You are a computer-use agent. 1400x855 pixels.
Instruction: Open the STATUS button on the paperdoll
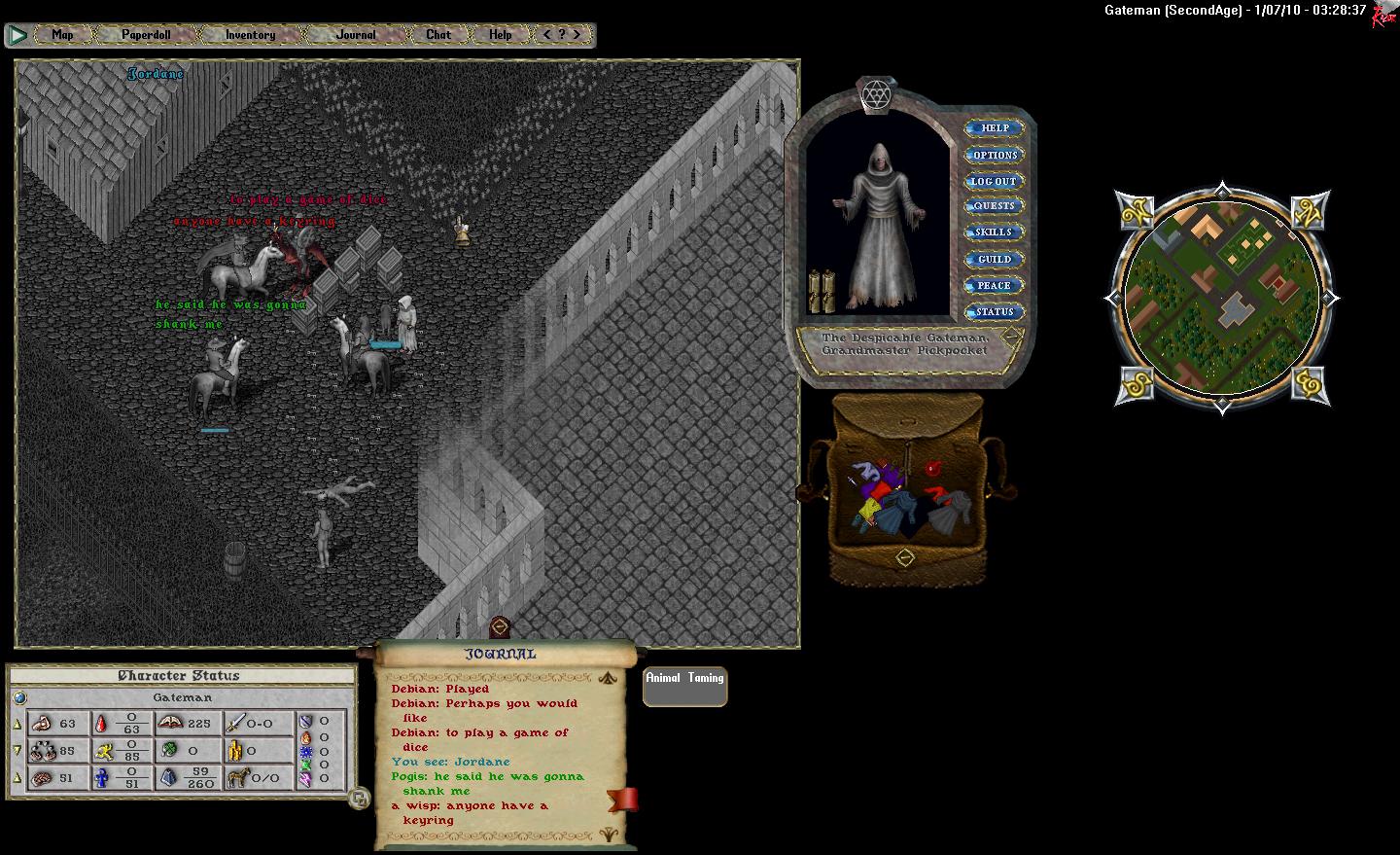(x=994, y=312)
